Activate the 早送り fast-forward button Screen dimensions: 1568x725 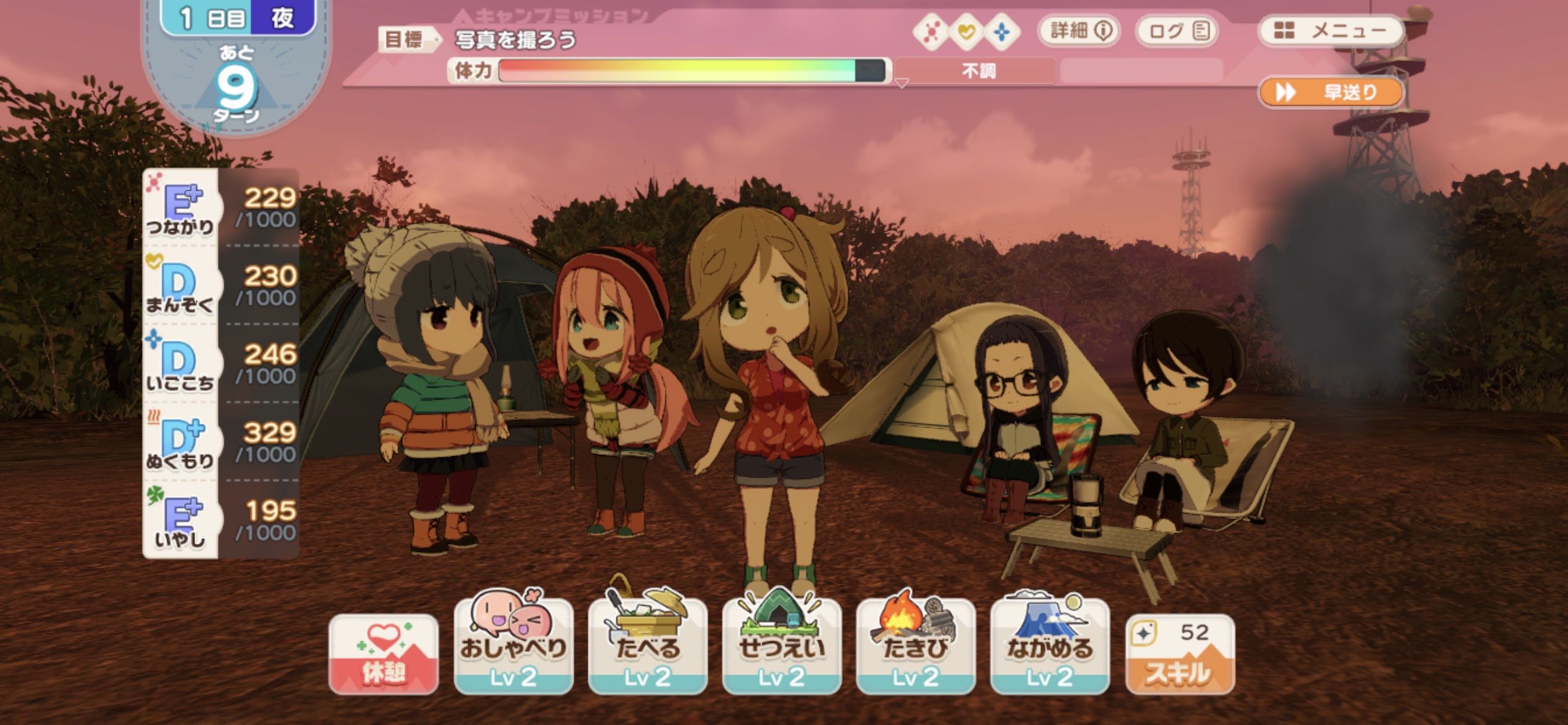1330,93
